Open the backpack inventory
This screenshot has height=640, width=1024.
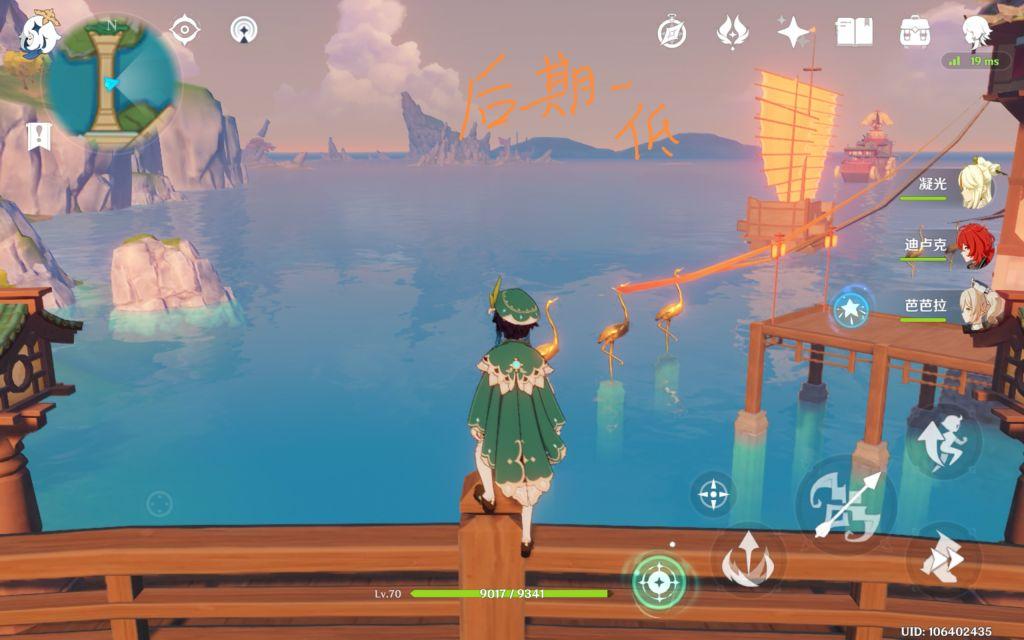point(915,32)
